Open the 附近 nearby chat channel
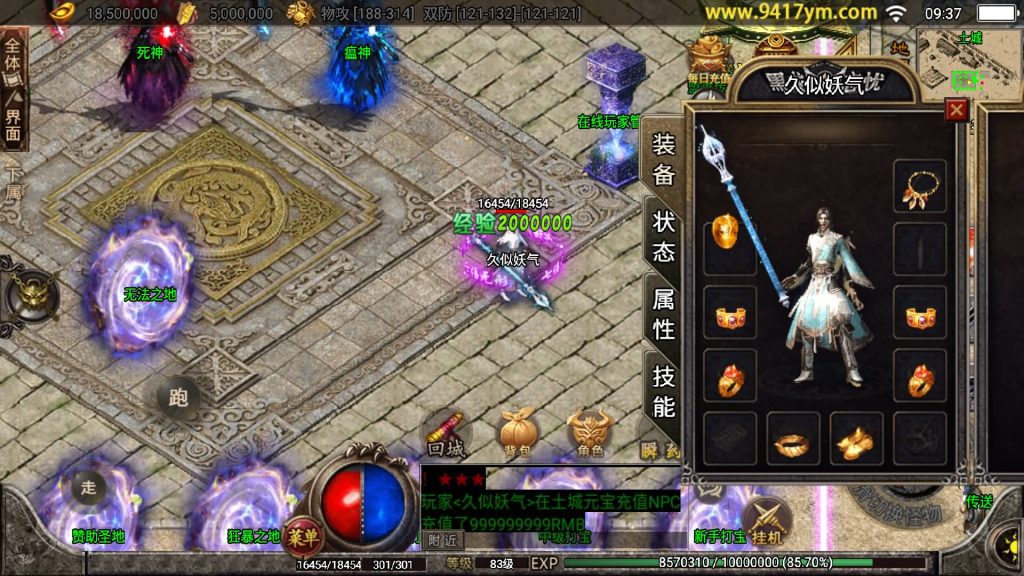Image resolution: width=1024 pixels, height=576 pixels. point(443,539)
